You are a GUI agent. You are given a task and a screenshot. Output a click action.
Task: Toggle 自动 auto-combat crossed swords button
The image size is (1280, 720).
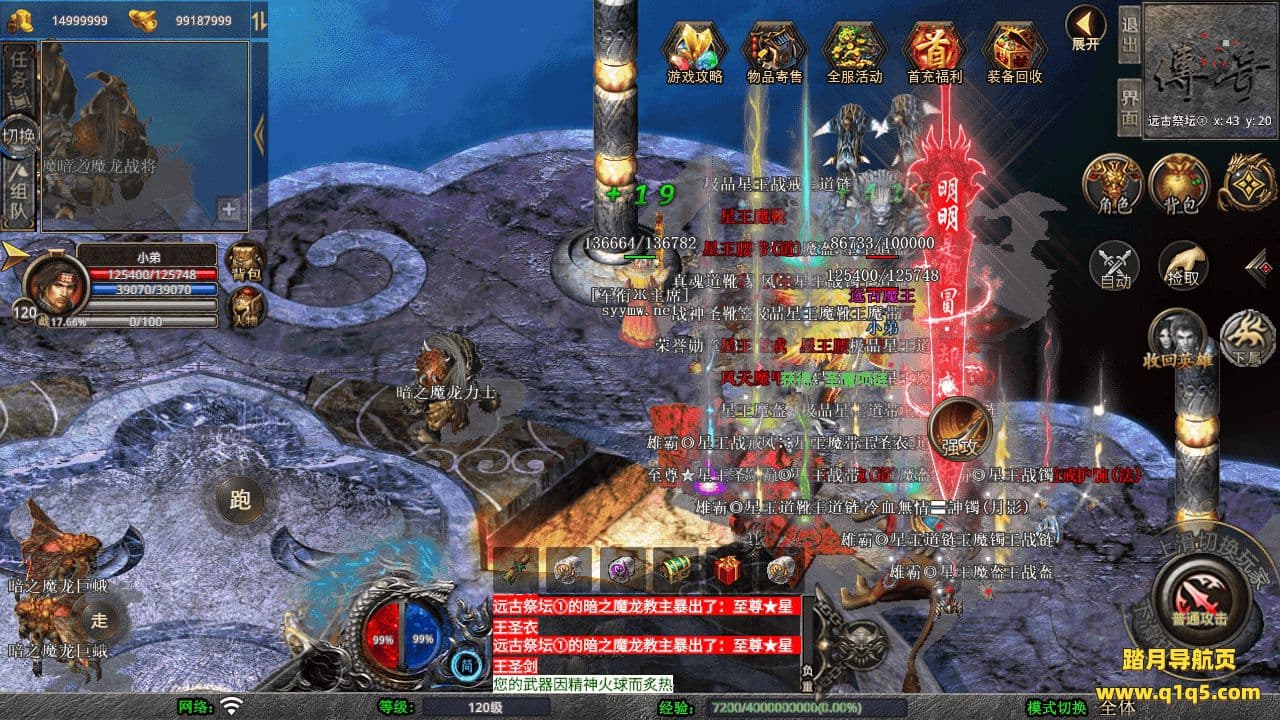(1114, 264)
